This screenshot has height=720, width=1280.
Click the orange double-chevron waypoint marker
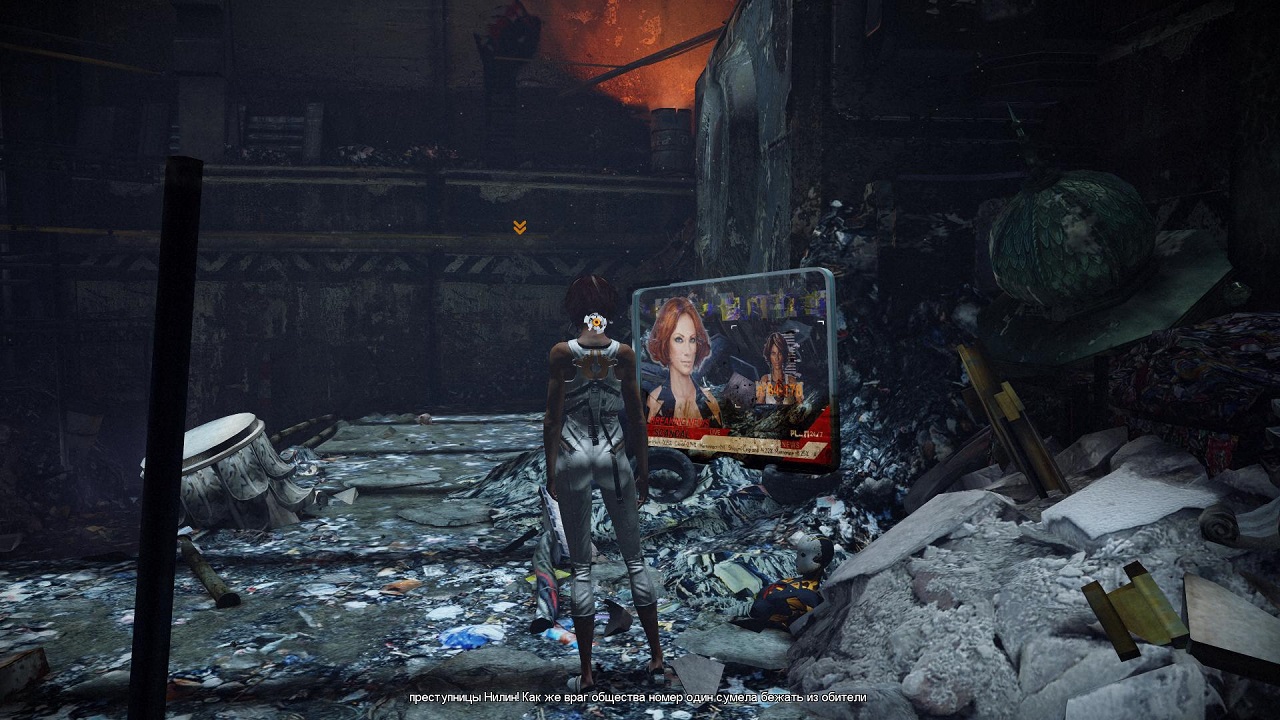pos(519,228)
